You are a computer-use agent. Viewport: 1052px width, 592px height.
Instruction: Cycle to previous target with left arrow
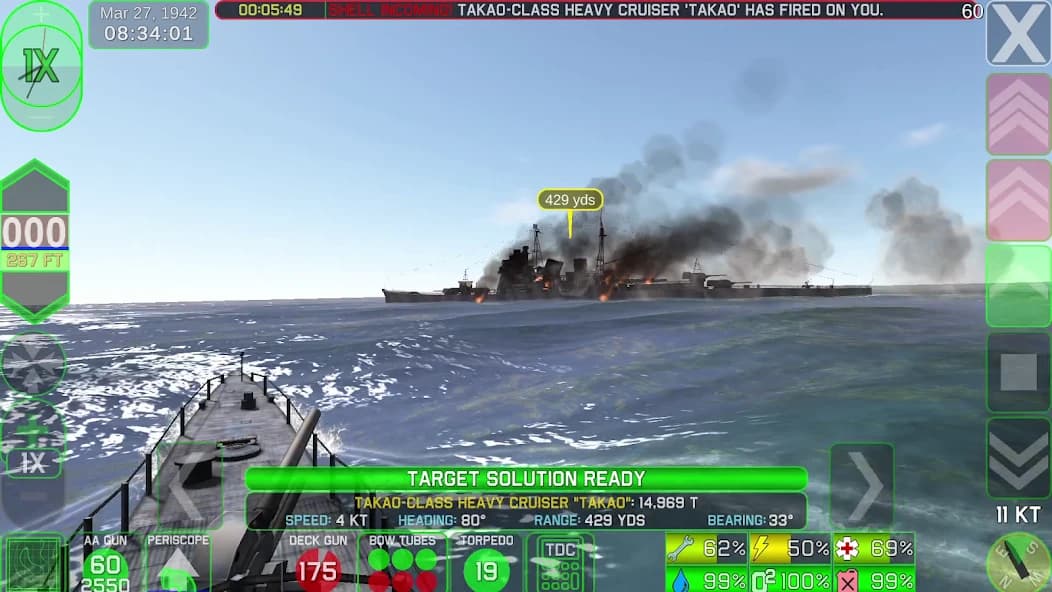pyautogui.click(x=188, y=486)
